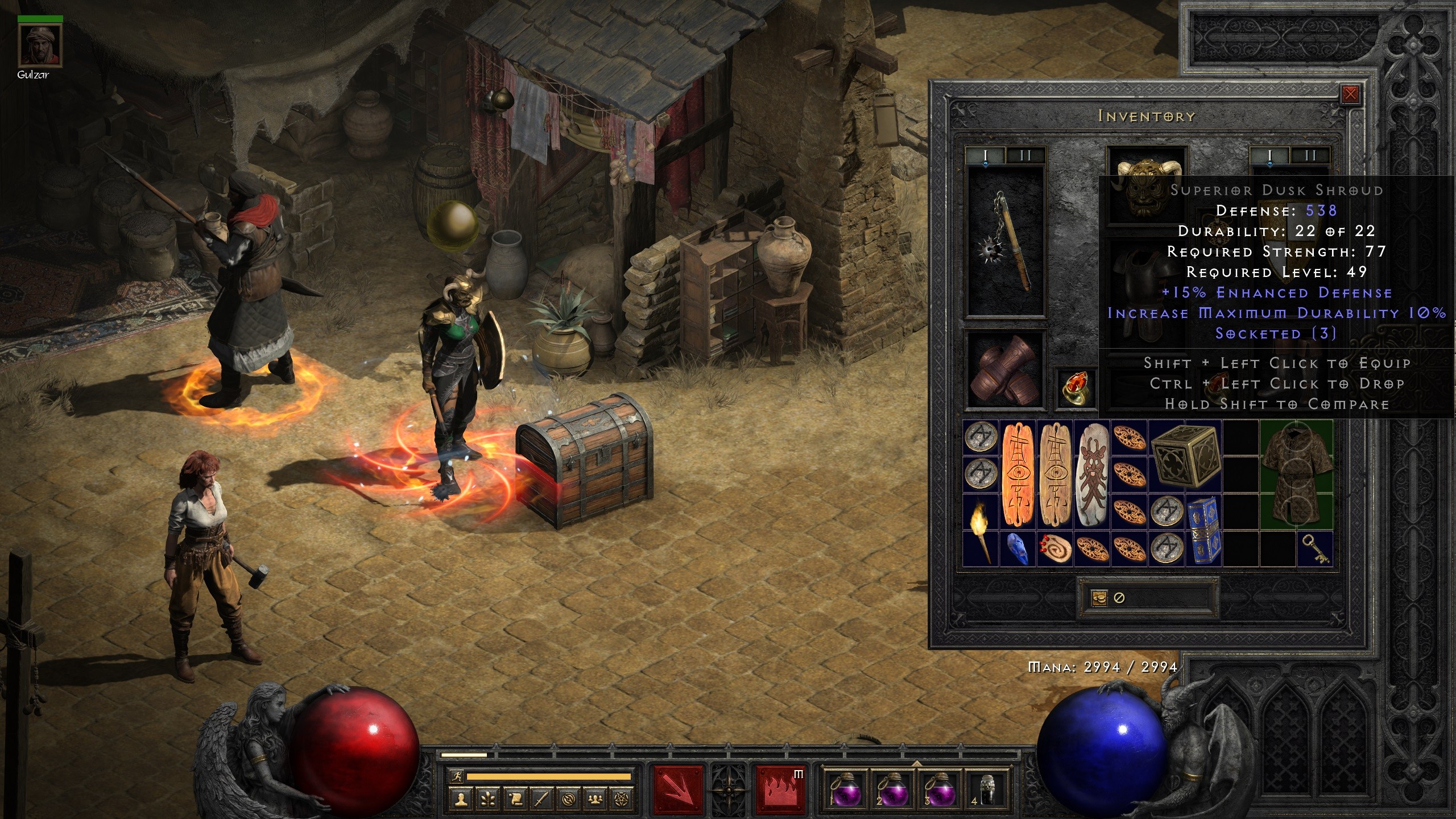Image resolution: width=1456 pixels, height=819 pixels.
Task: Pick up the key in inventory
Action: 1315,548
